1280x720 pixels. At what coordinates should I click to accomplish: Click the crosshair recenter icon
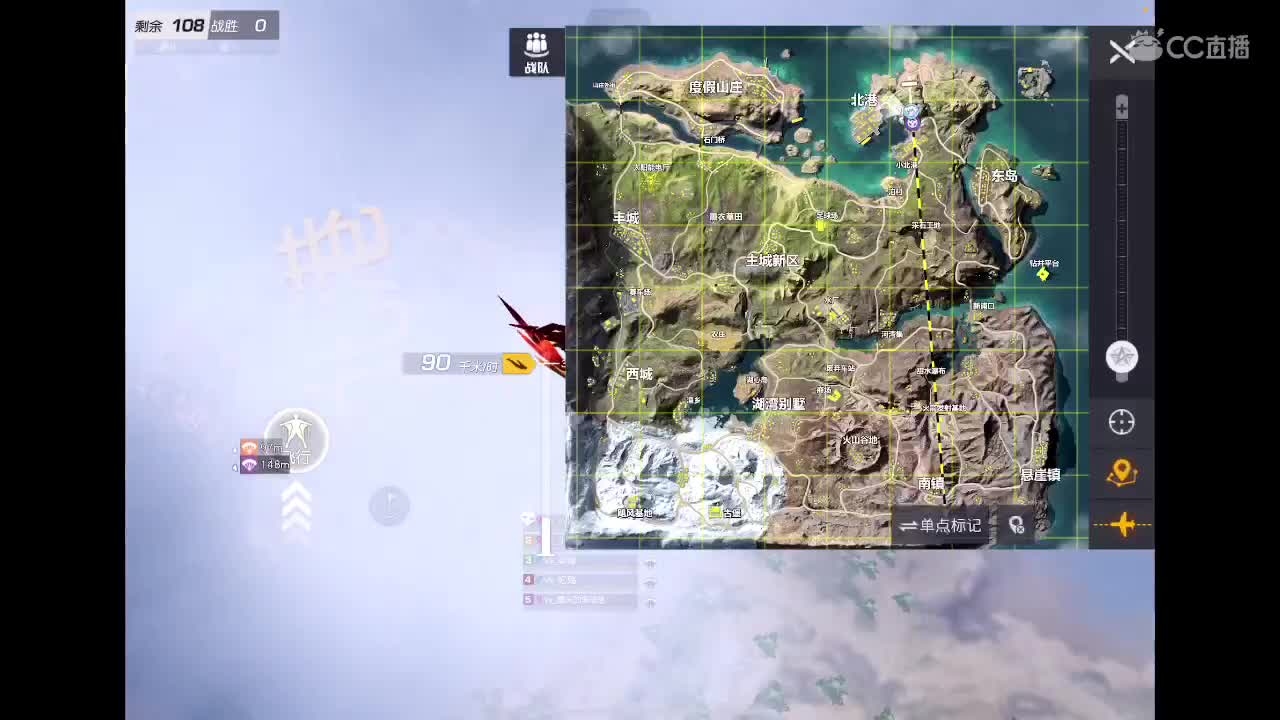pos(1121,423)
